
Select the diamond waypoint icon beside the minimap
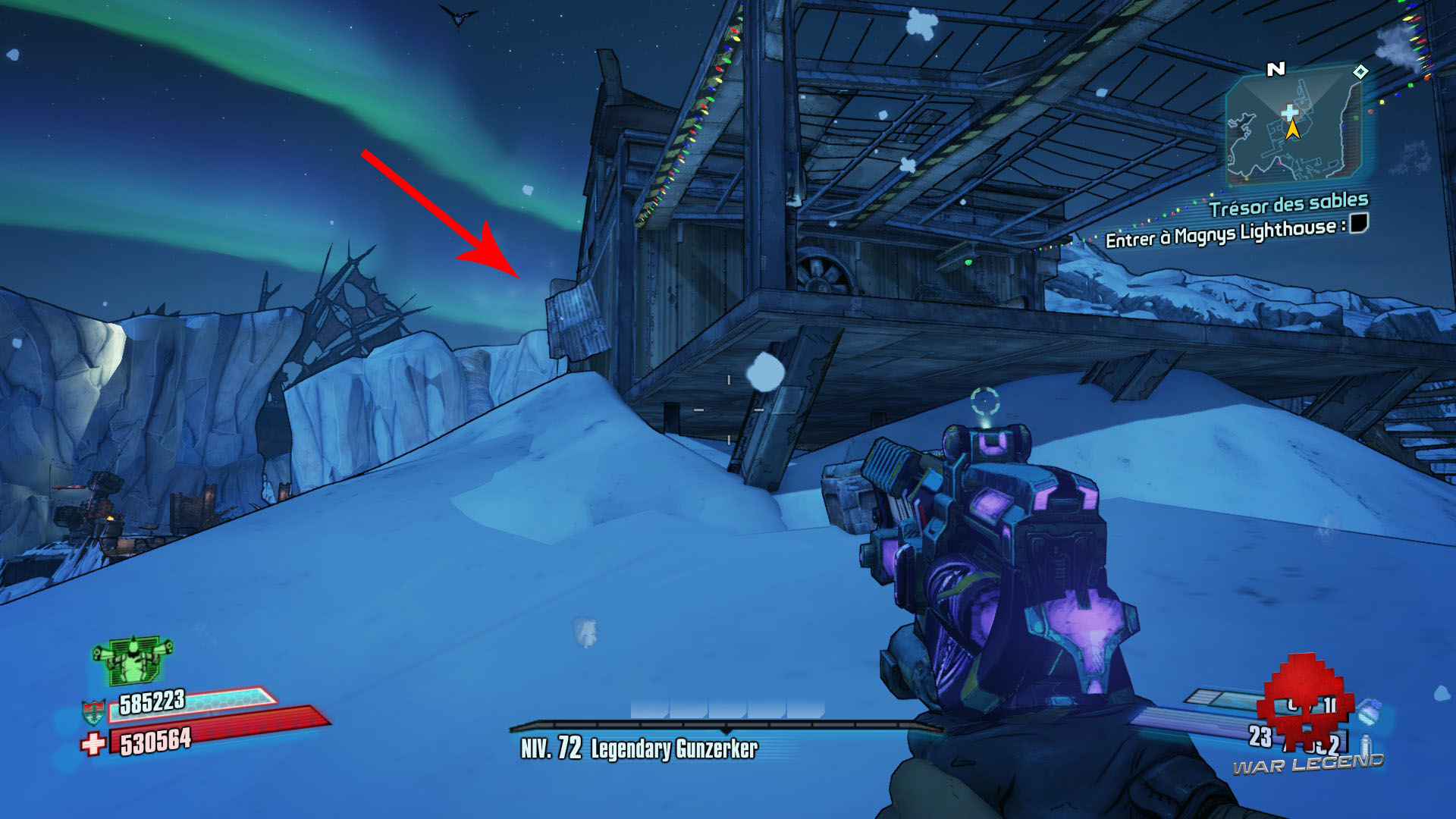[x=1360, y=71]
